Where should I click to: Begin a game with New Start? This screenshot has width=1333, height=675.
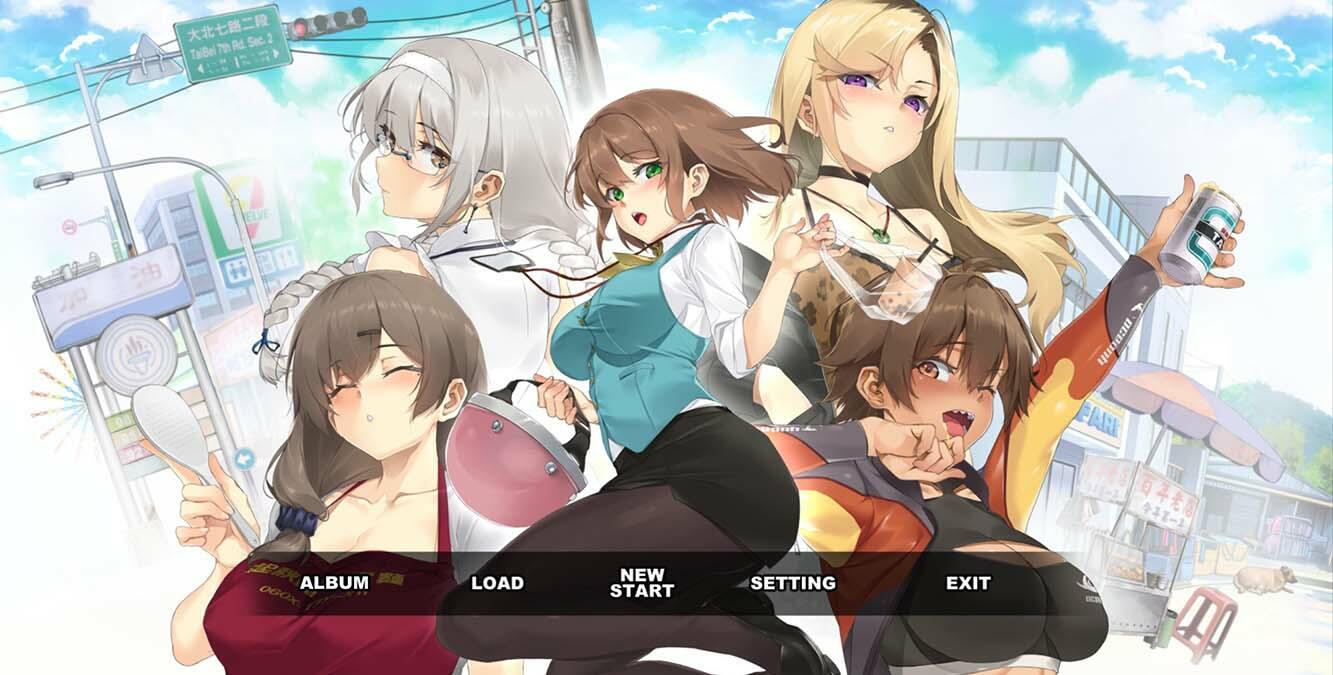point(642,583)
